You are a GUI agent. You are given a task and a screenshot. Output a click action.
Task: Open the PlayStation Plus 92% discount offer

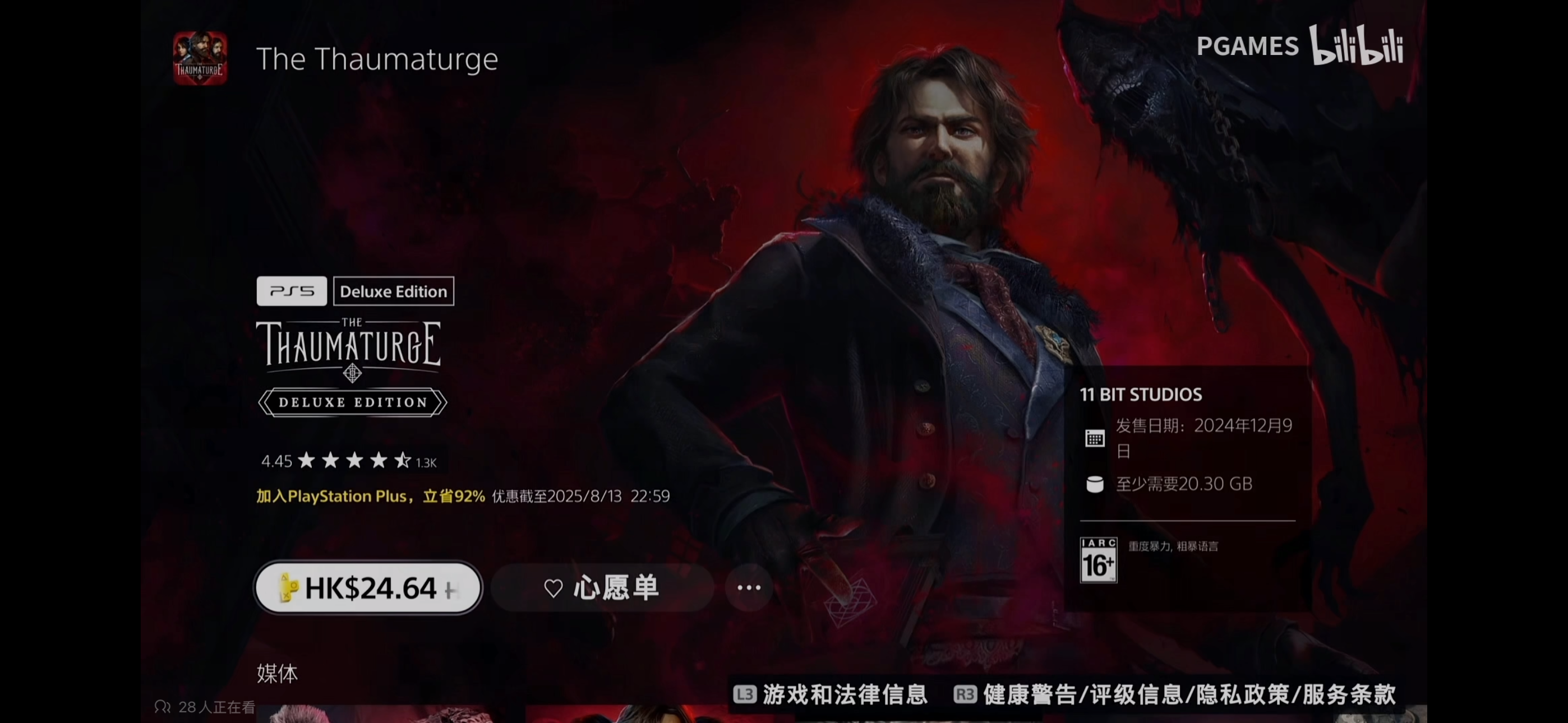point(370,496)
